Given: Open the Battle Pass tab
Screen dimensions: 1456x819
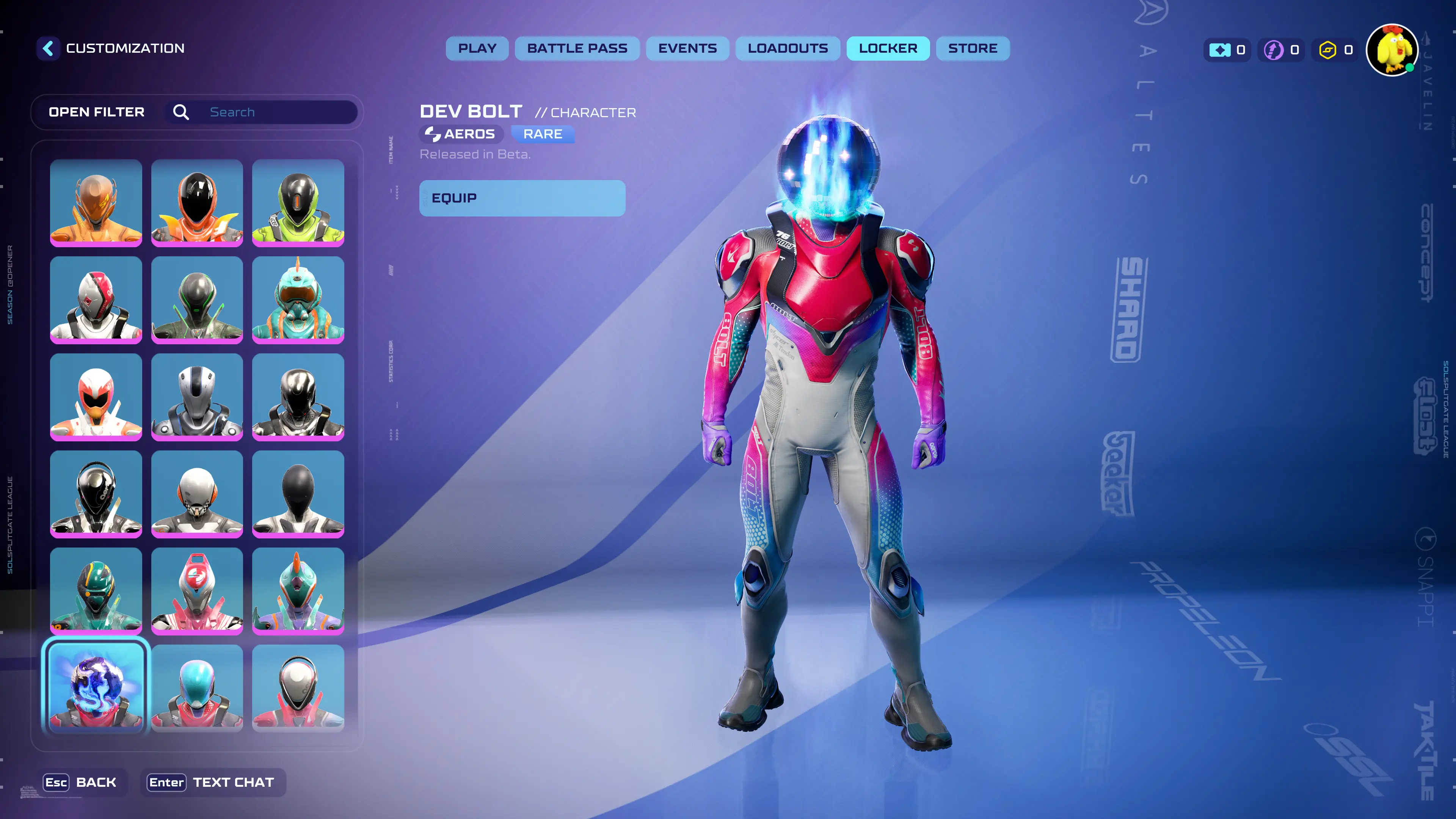Looking at the screenshot, I should pos(577,49).
